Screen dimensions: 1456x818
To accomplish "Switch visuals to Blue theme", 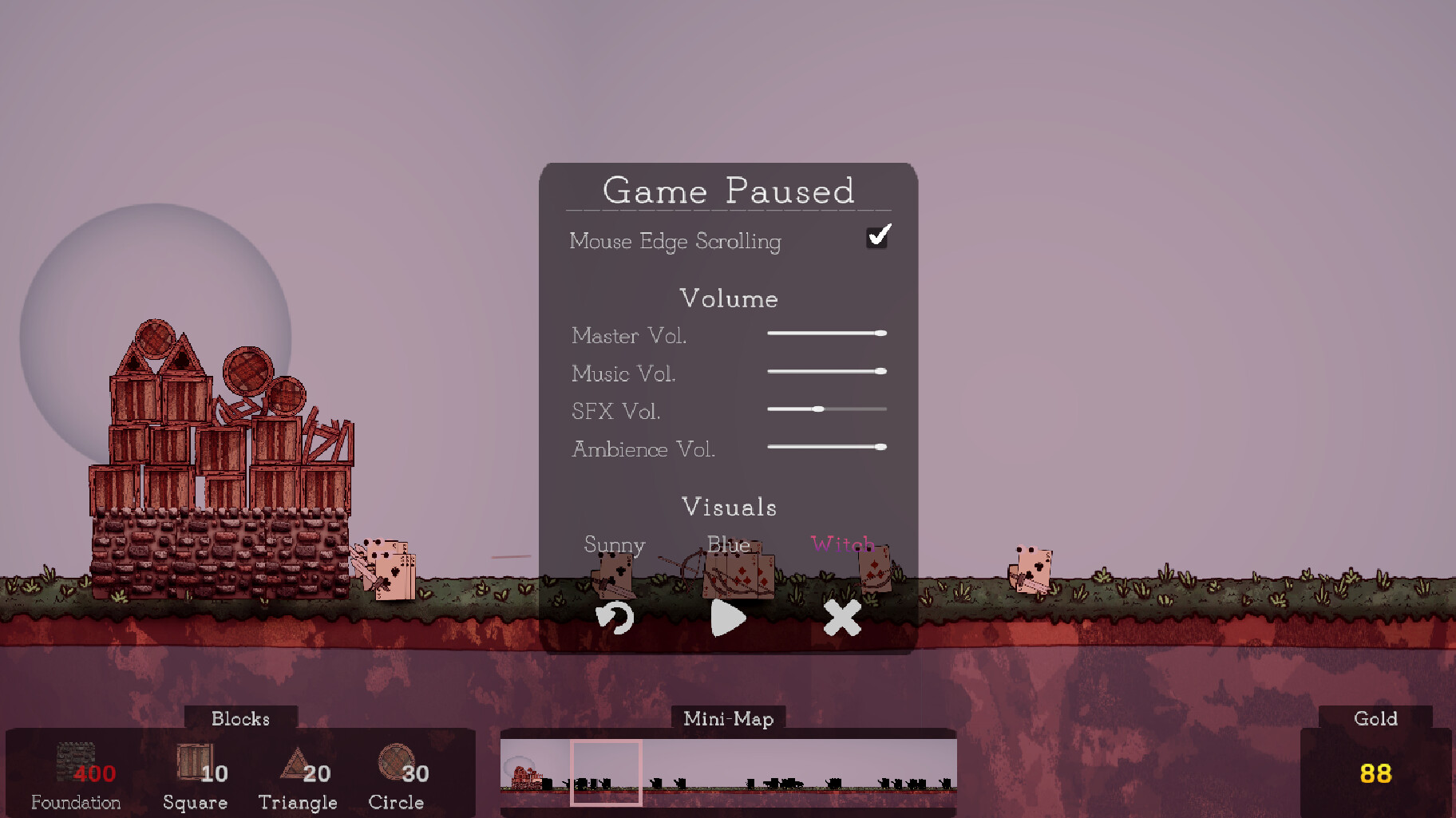I will pyautogui.click(x=727, y=545).
